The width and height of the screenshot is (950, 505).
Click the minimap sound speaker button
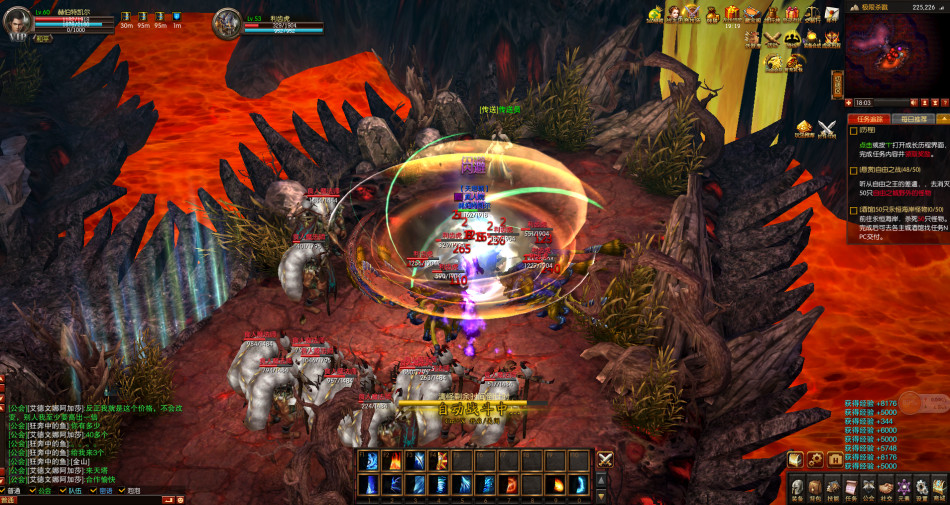pos(913,102)
